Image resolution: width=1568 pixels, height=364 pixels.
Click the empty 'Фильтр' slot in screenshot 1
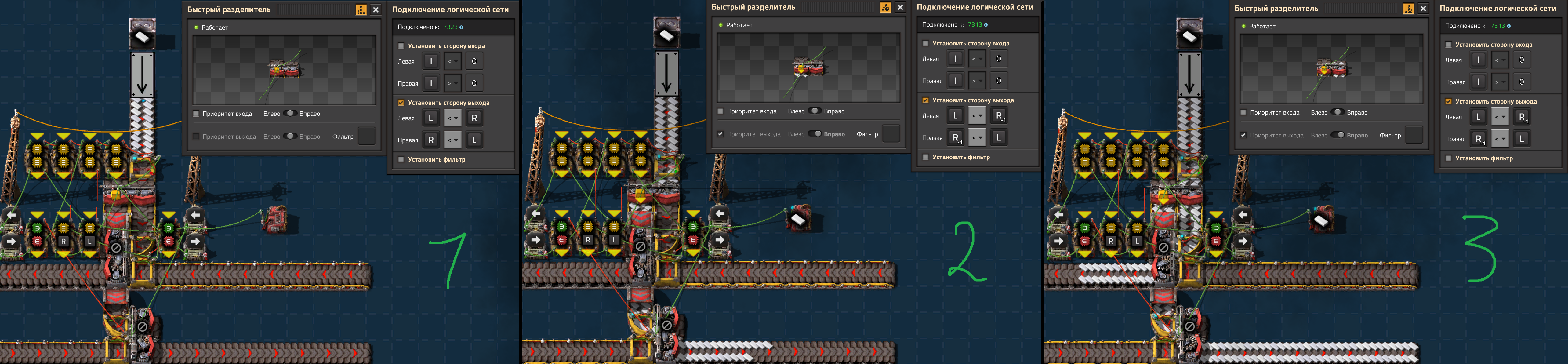point(366,136)
